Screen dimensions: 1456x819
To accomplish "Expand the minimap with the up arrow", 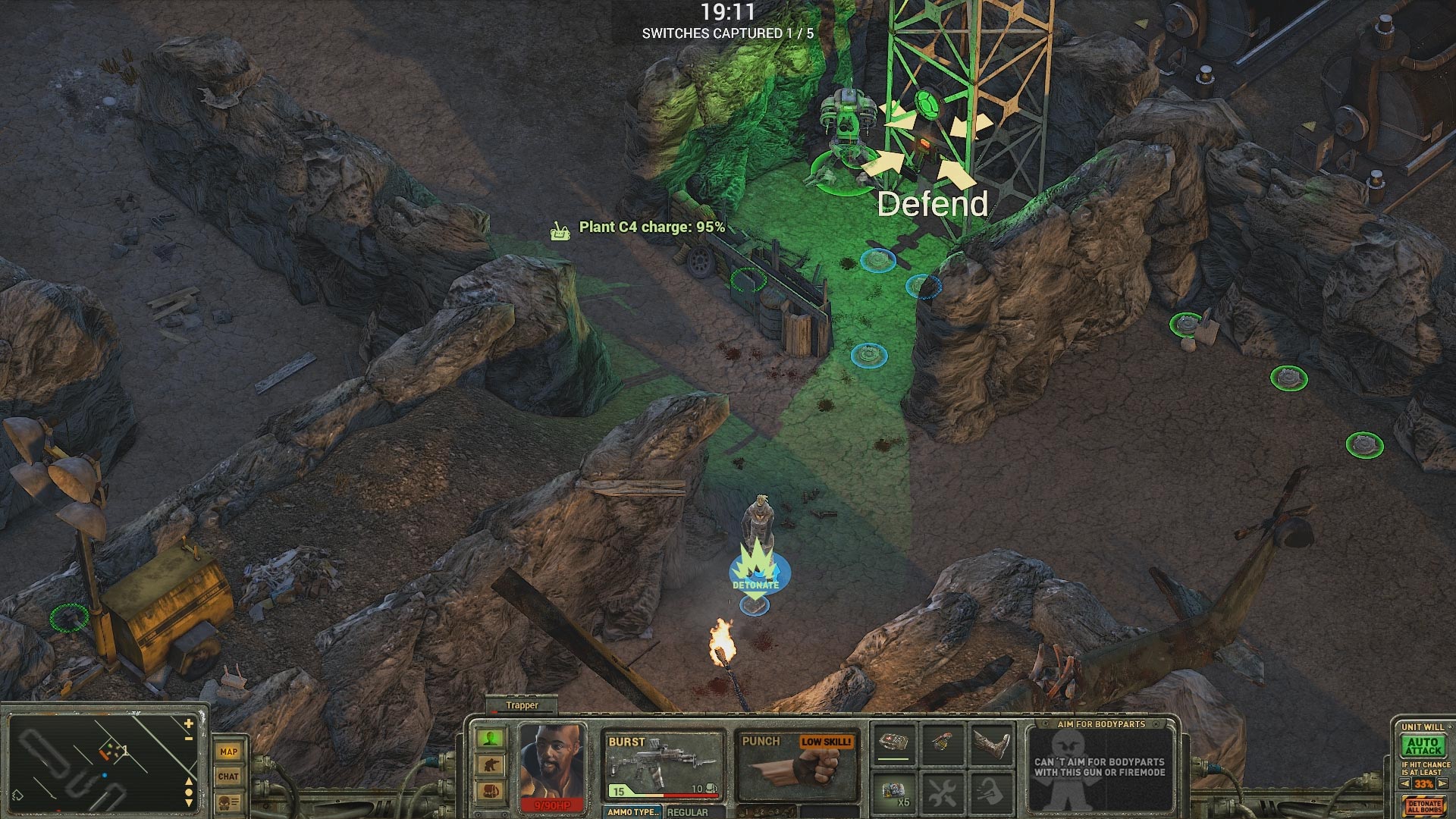I will pyautogui.click(x=189, y=781).
